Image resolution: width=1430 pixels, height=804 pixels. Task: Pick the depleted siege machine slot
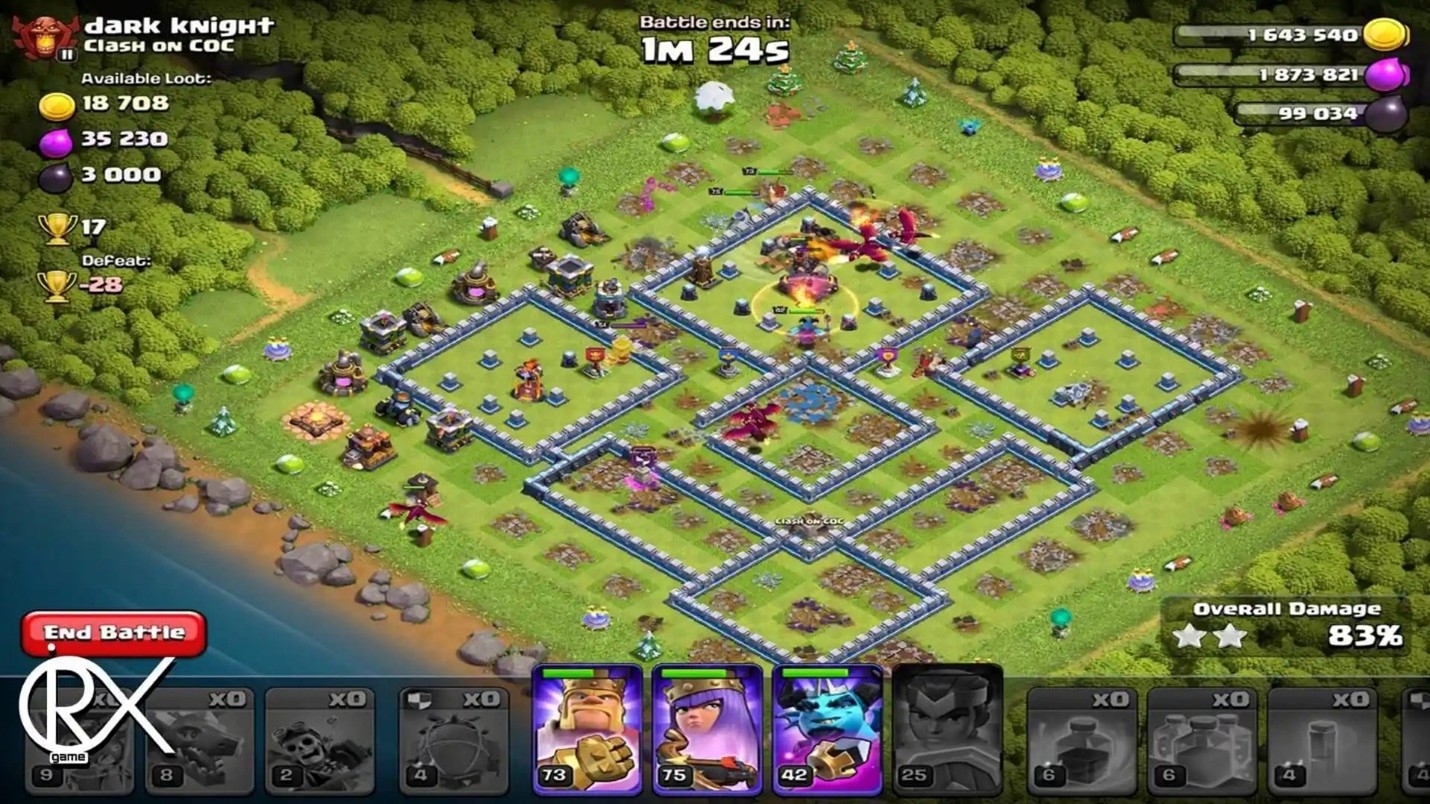453,740
